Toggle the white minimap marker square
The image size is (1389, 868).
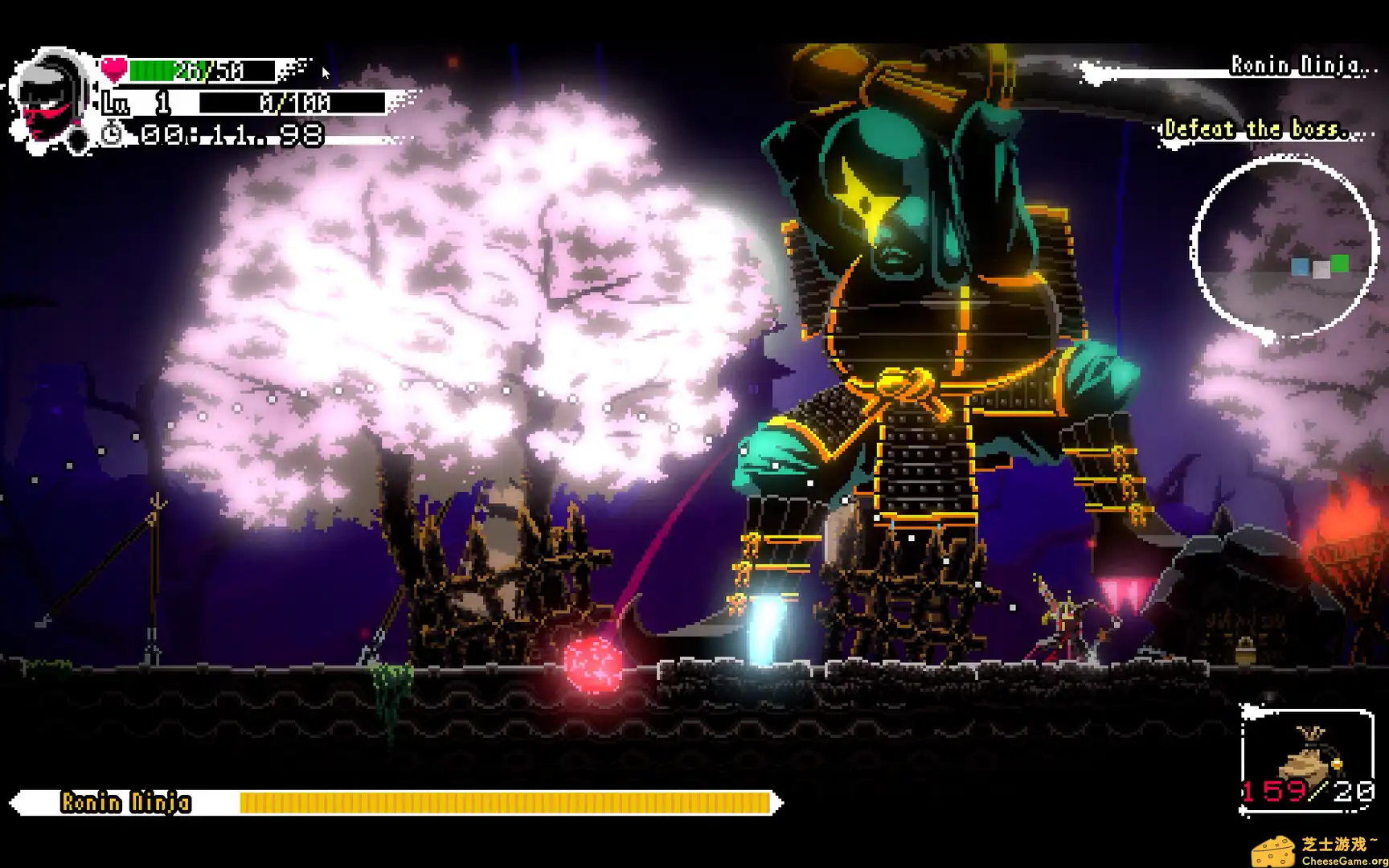click(x=1321, y=270)
